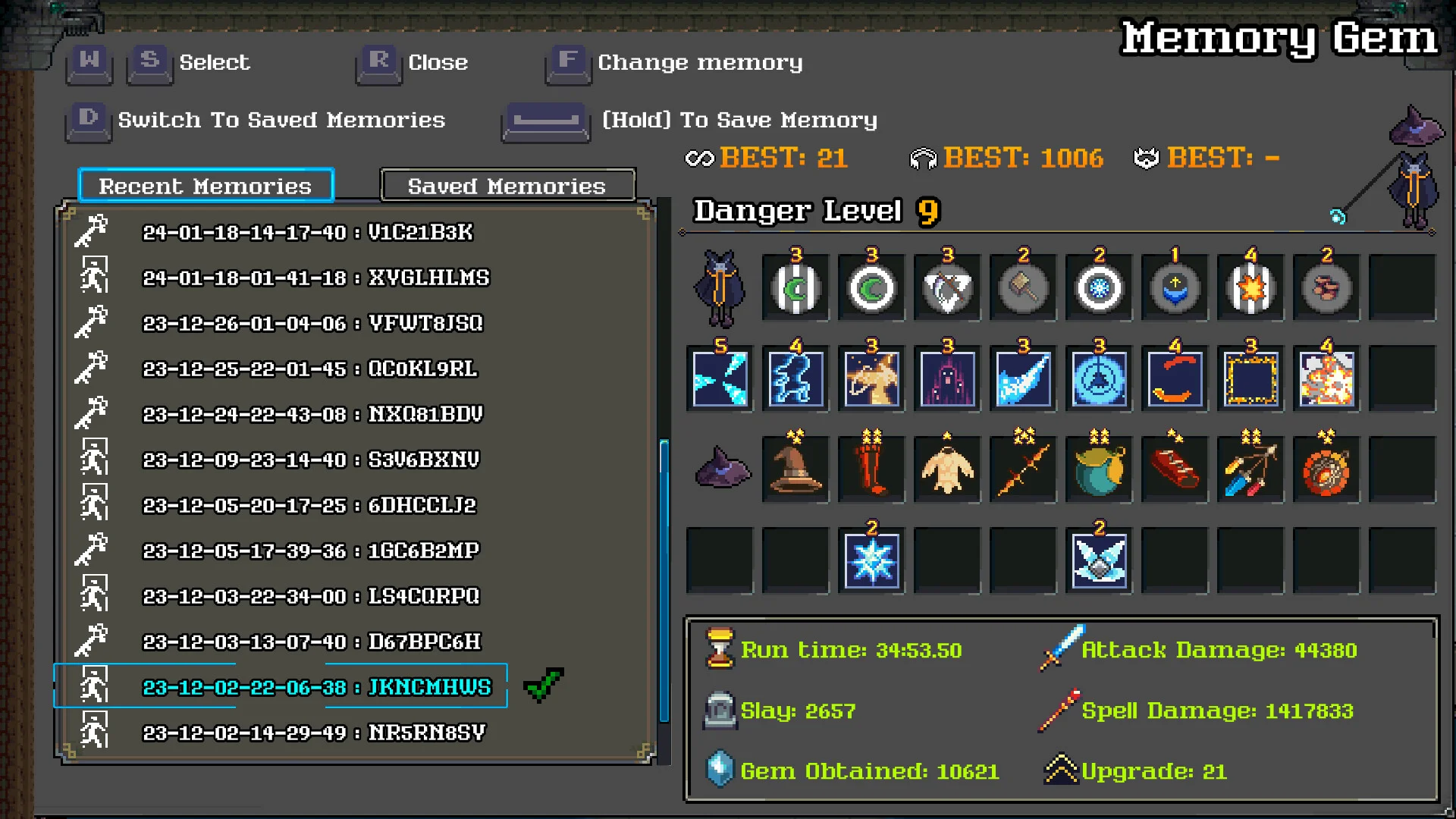Select the red boots equipment slot
Screen dimensions: 1456x819
pyautogui.click(x=871, y=469)
